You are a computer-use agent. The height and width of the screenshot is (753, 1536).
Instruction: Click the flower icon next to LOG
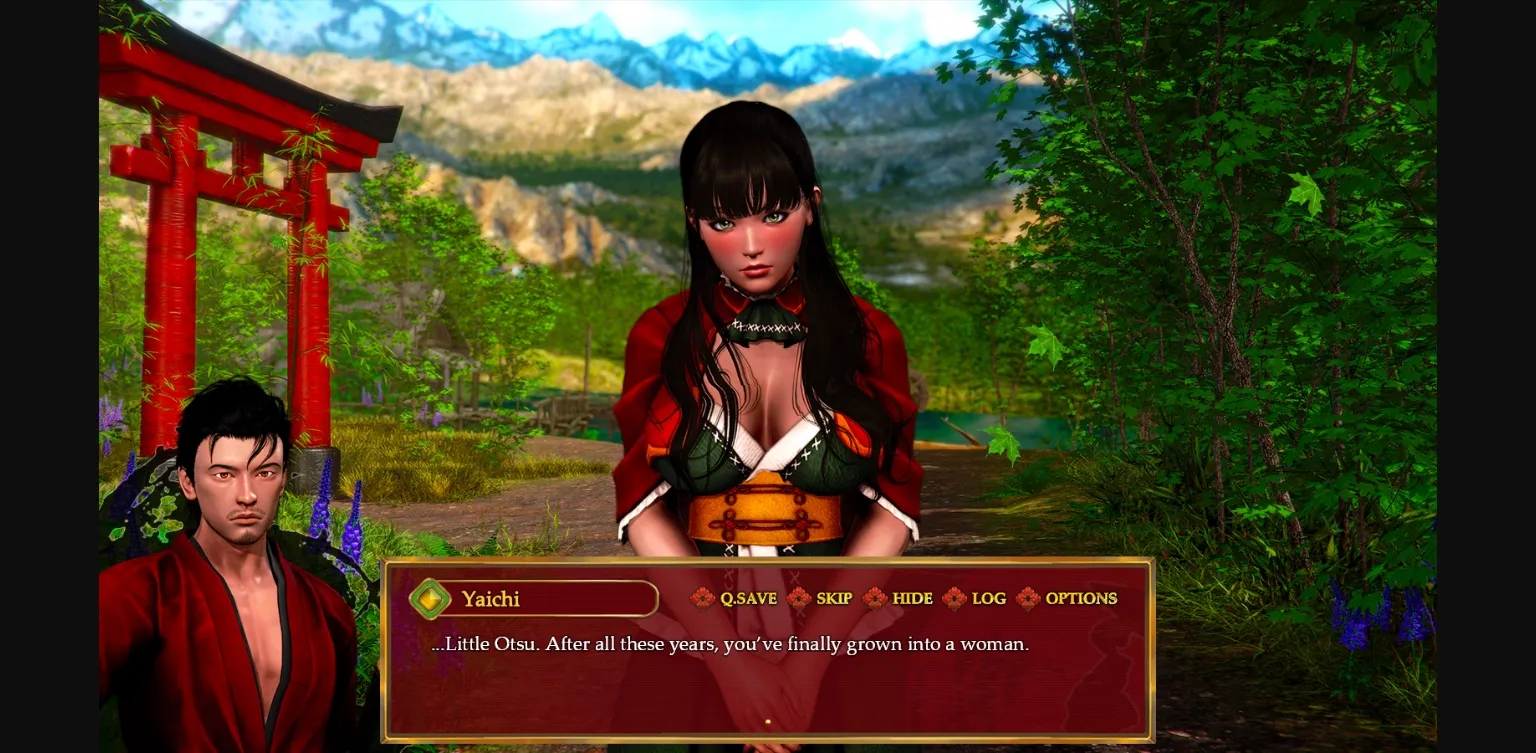(955, 598)
